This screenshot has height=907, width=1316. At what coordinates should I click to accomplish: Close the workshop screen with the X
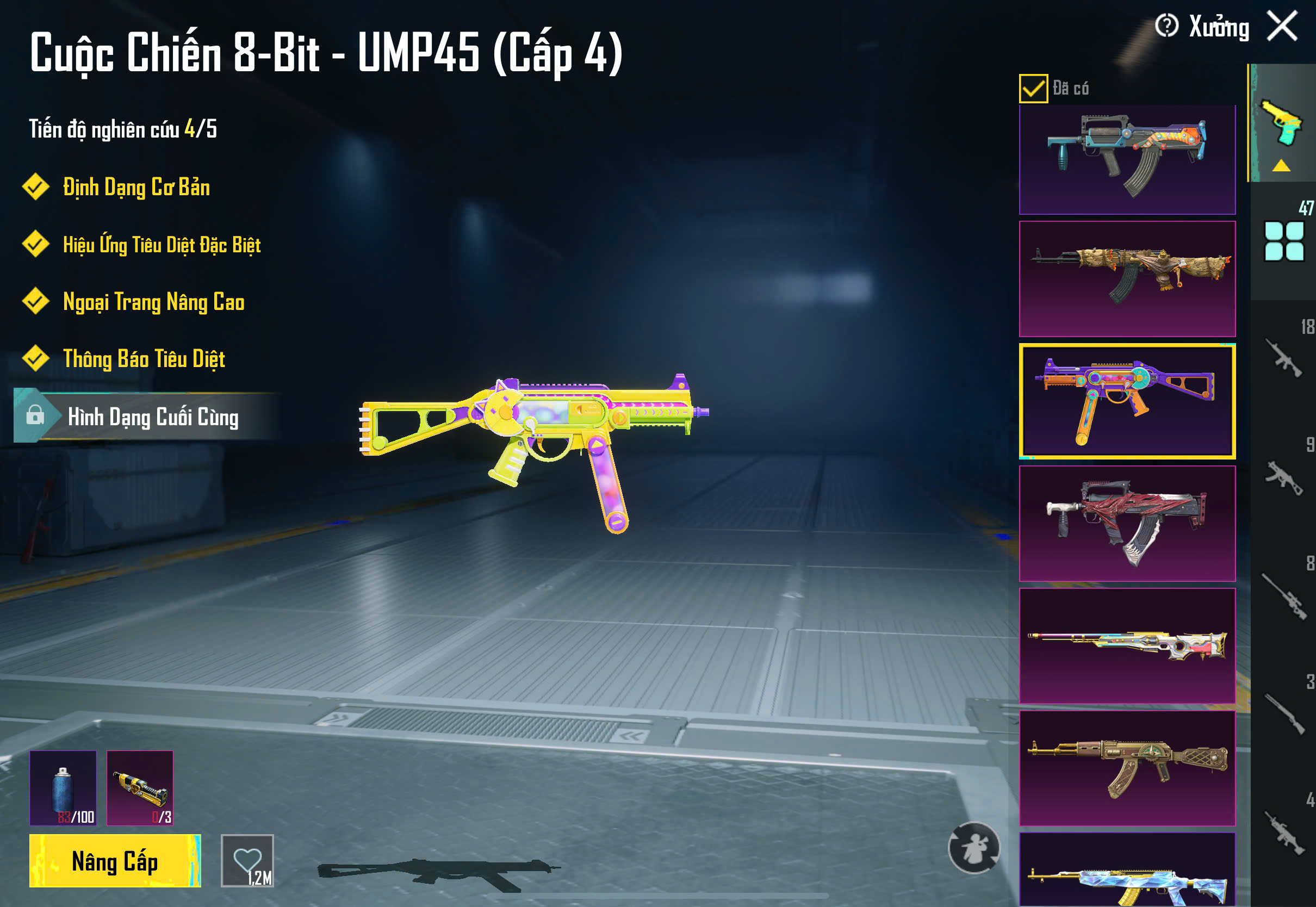click(1282, 27)
